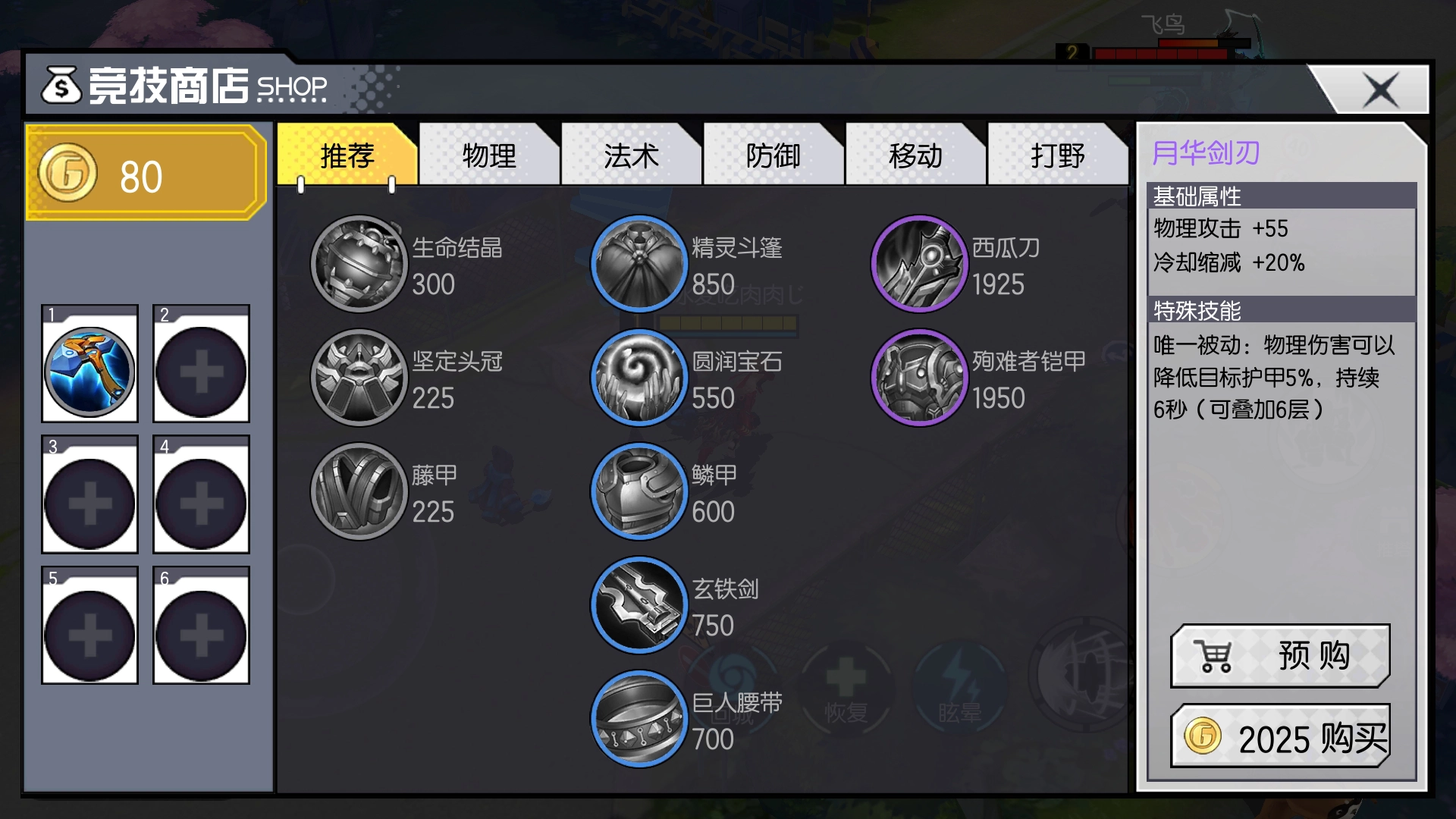Select the 鳞甲 item icon
1456x819 pixels.
pos(639,491)
